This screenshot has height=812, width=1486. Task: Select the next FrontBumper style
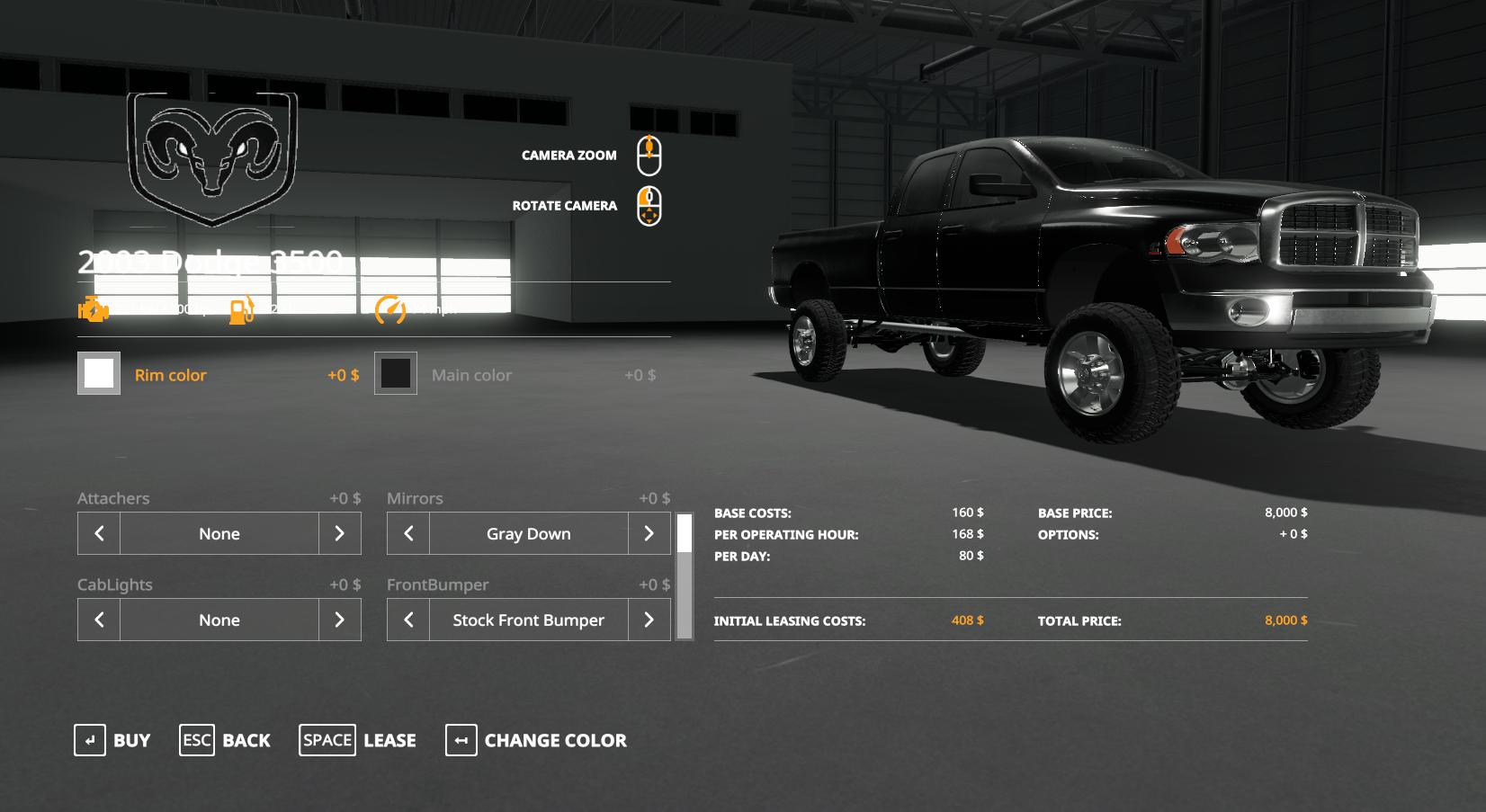click(649, 620)
